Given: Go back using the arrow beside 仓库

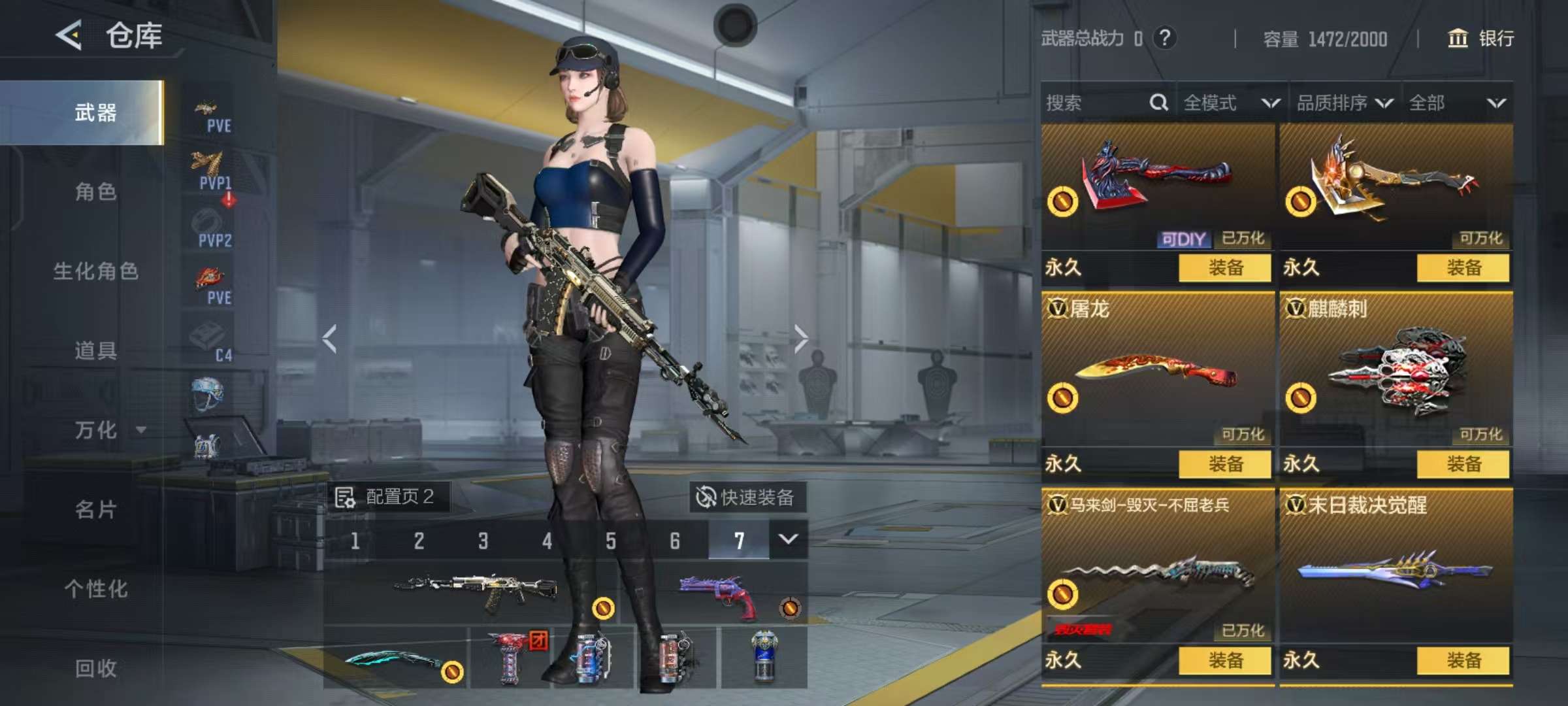Looking at the screenshot, I should point(69,35).
